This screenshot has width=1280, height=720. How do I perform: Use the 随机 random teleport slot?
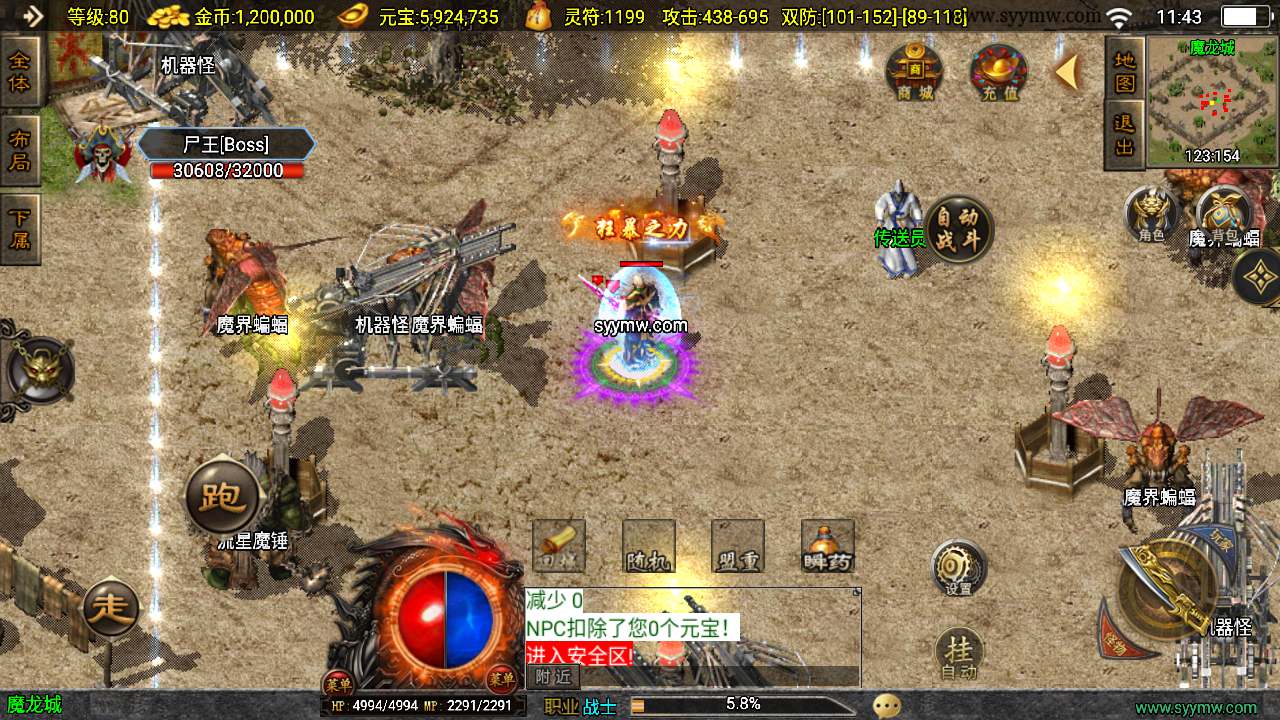pyautogui.click(x=648, y=546)
